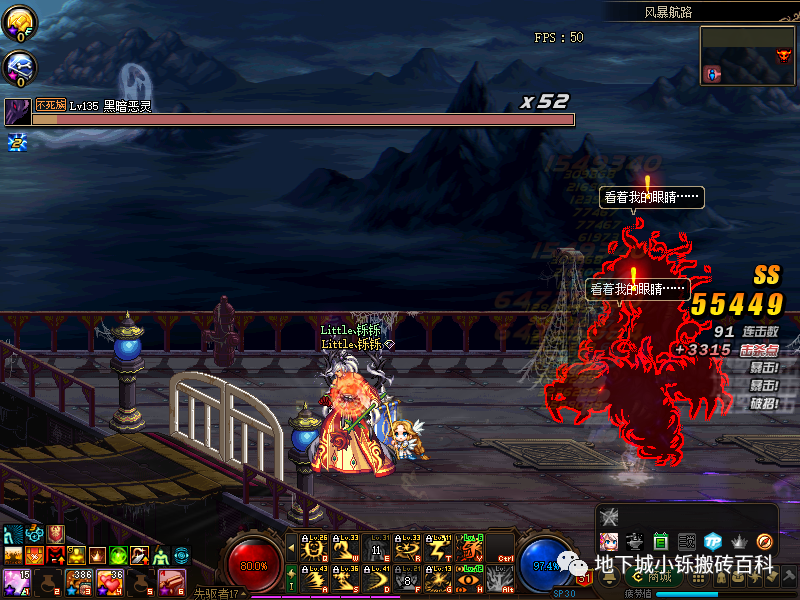This screenshot has height=600, width=800.
Task: Activate the Lv.43 skill on key A
Action: [316, 579]
